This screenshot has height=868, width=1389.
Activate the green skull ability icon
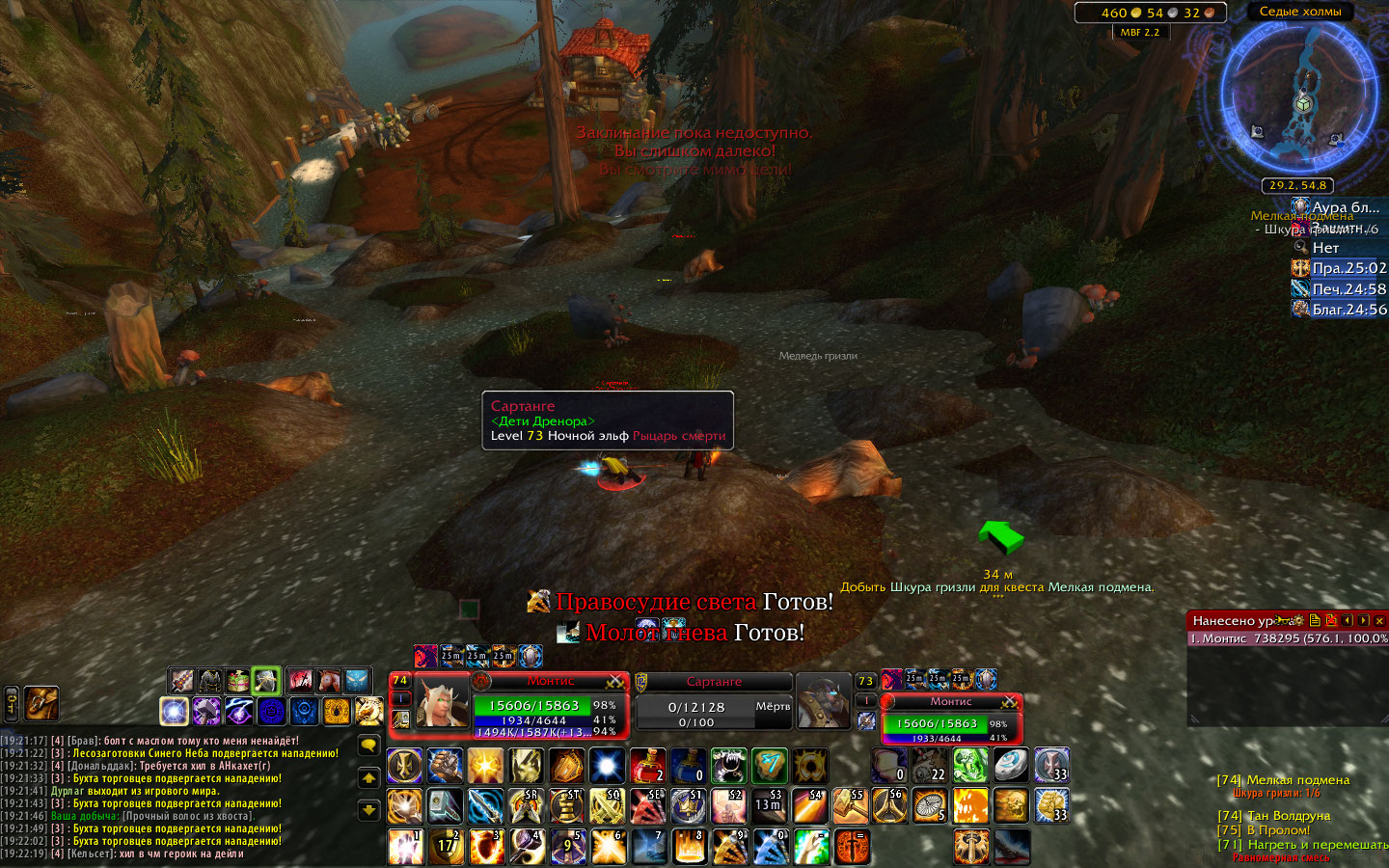(x=970, y=766)
